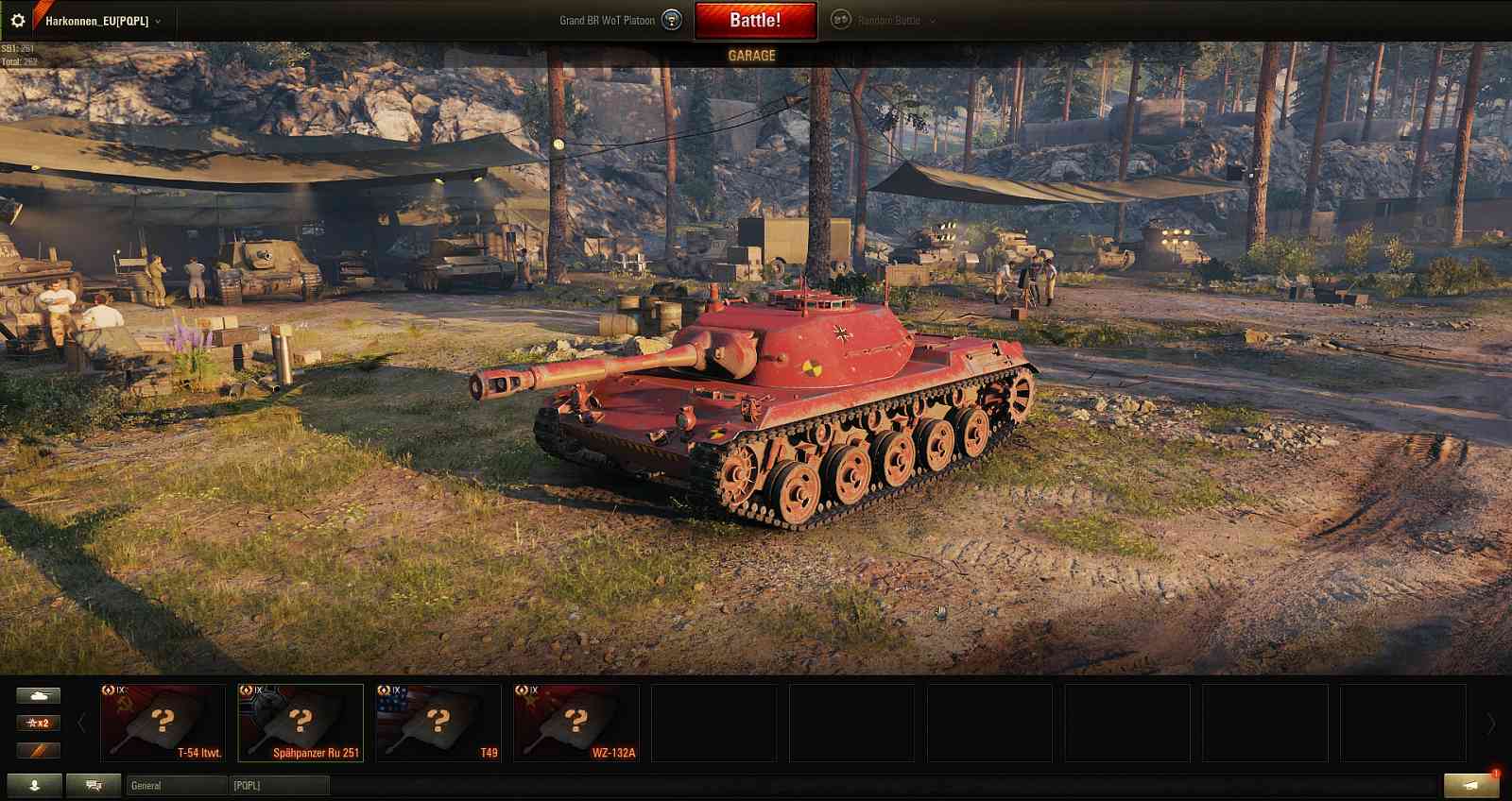Switch to the [PQPL] clan chat tab
1512x801 pixels.
[280, 785]
